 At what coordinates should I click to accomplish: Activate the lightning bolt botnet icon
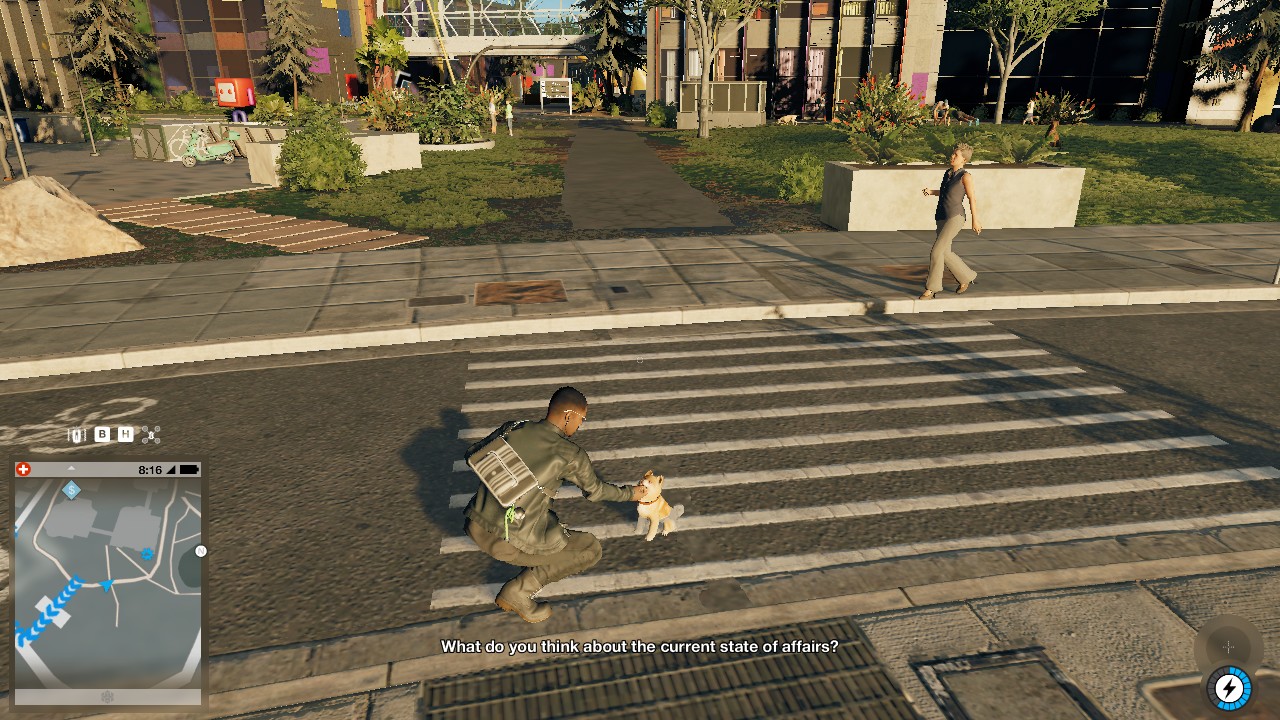pyautogui.click(x=1229, y=688)
